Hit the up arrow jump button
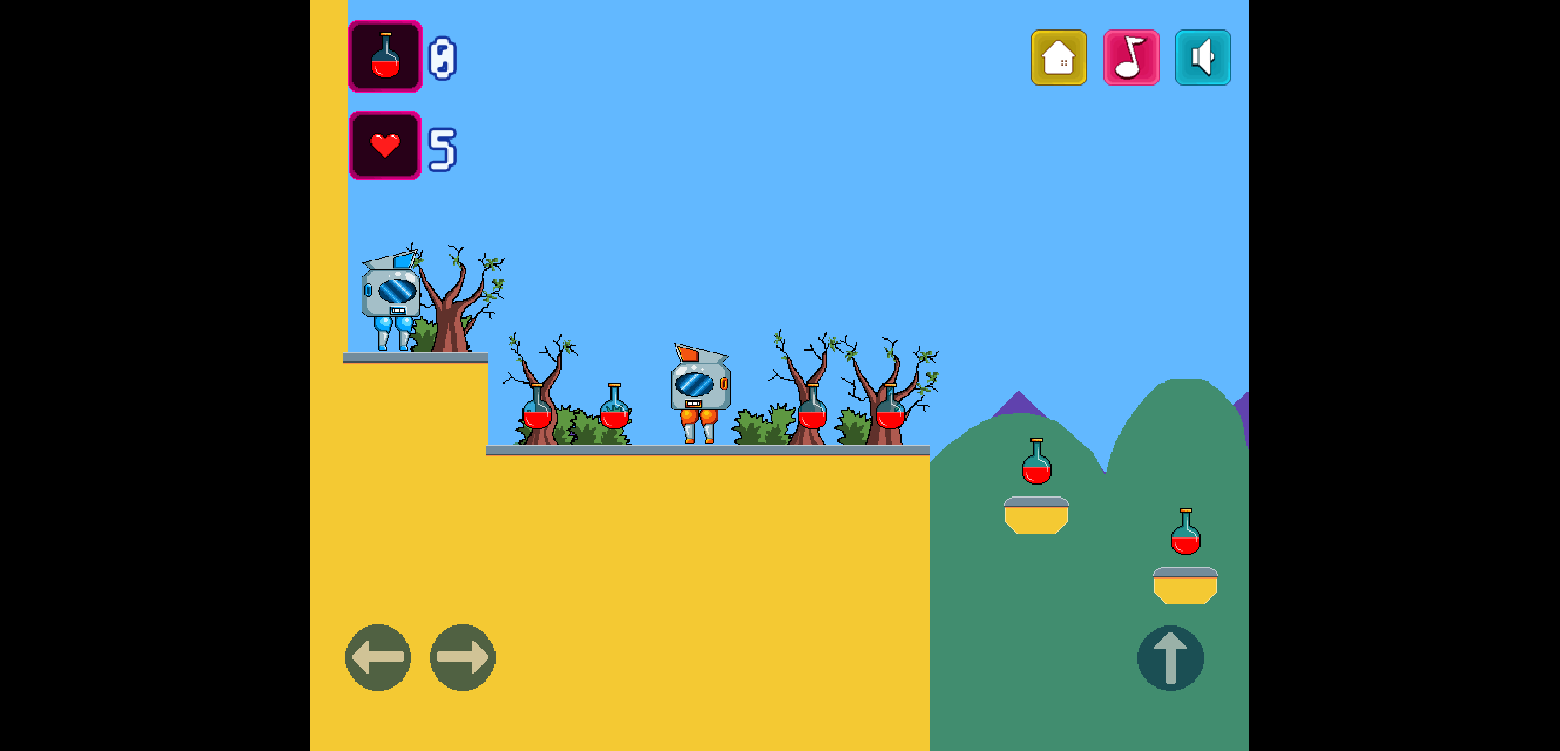This screenshot has height=751, width=1560. pyautogui.click(x=1170, y=658)
